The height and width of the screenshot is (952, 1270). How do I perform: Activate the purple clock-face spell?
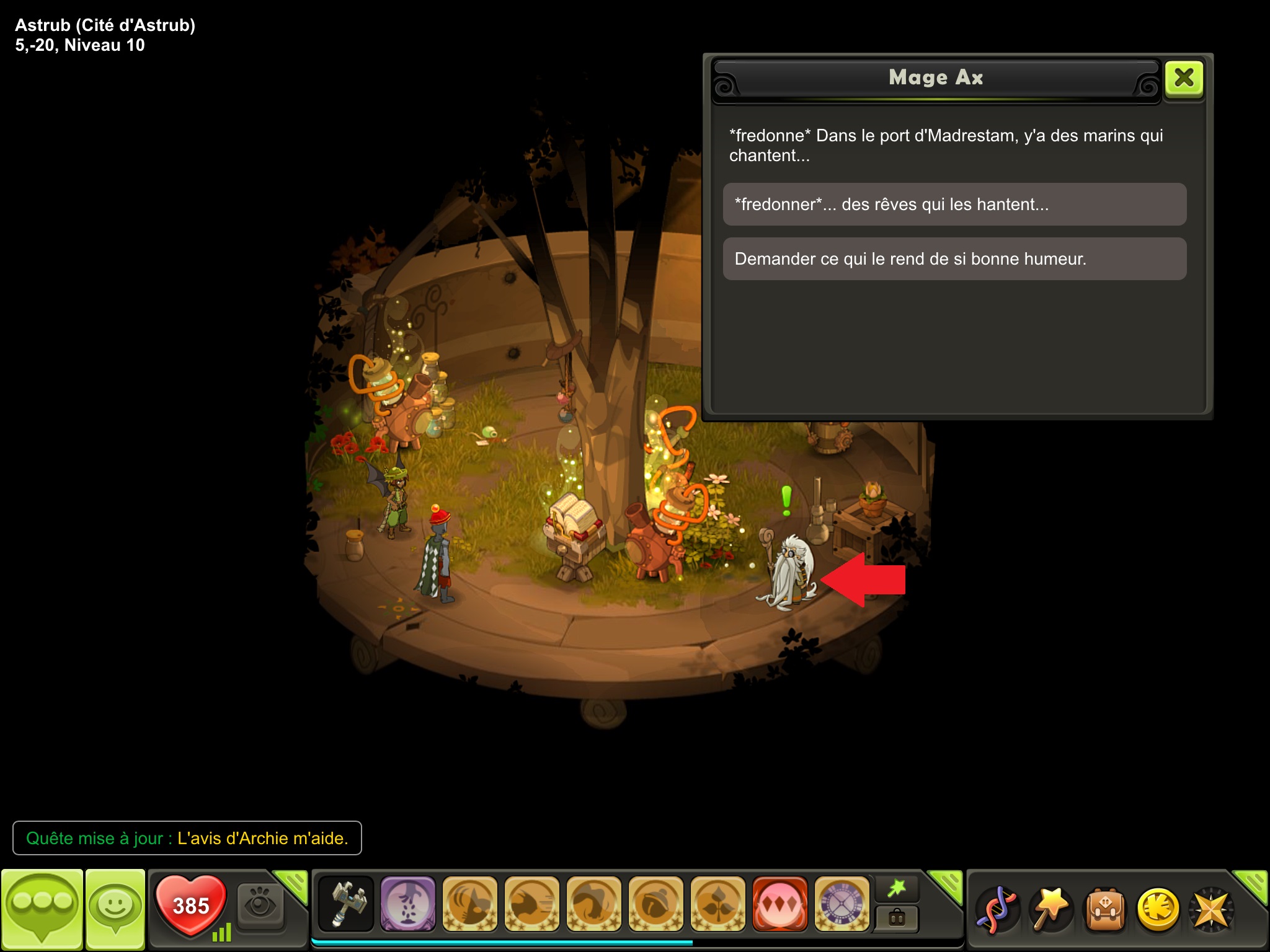pos(841,904)
